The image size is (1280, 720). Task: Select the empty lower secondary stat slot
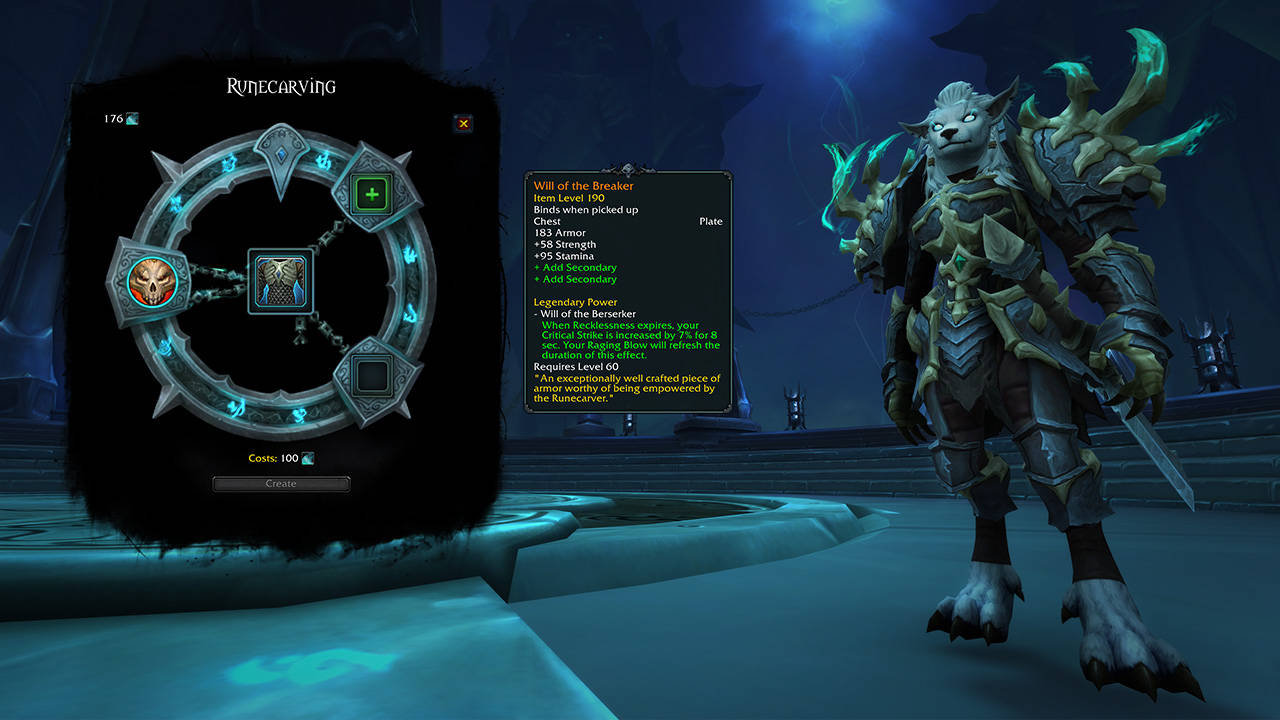pyautogui.click(x=373, y=376)
